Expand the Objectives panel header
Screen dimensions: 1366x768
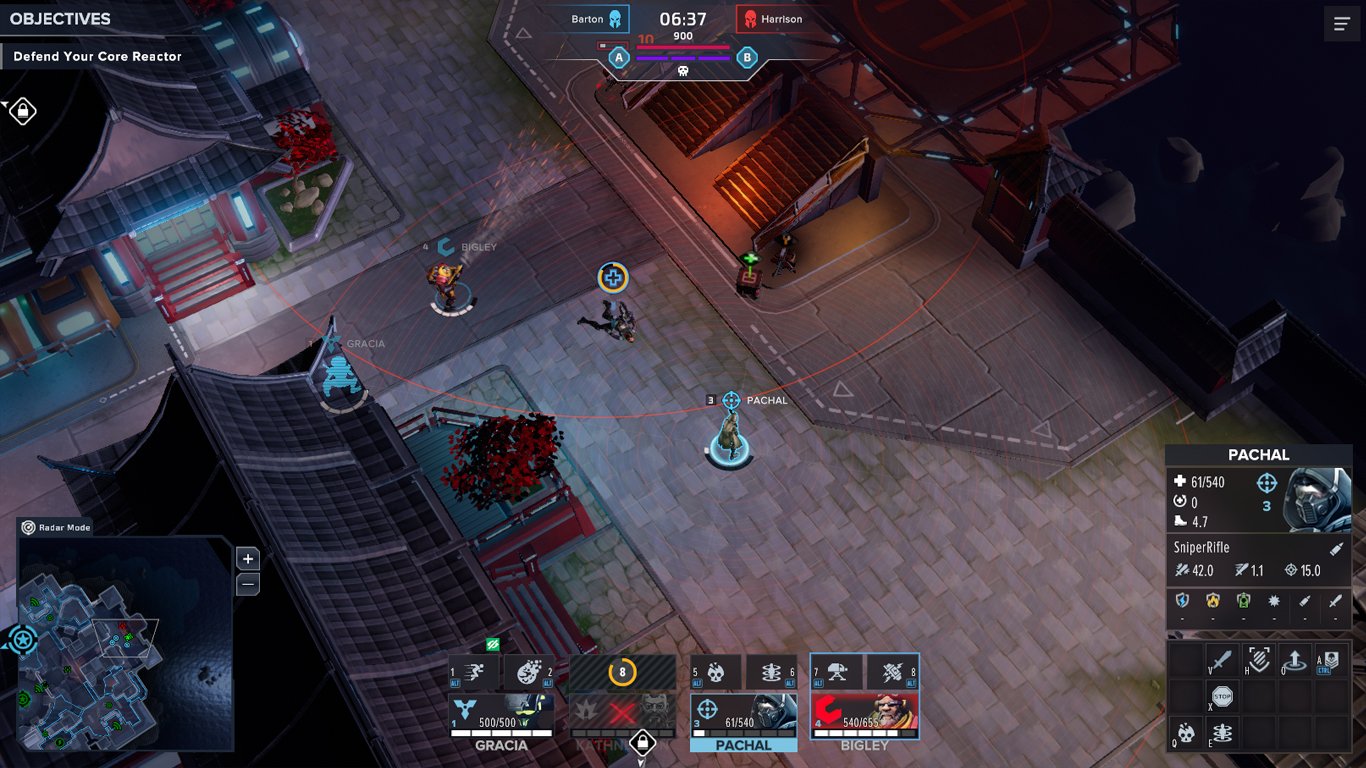click(x=60, y=19)
